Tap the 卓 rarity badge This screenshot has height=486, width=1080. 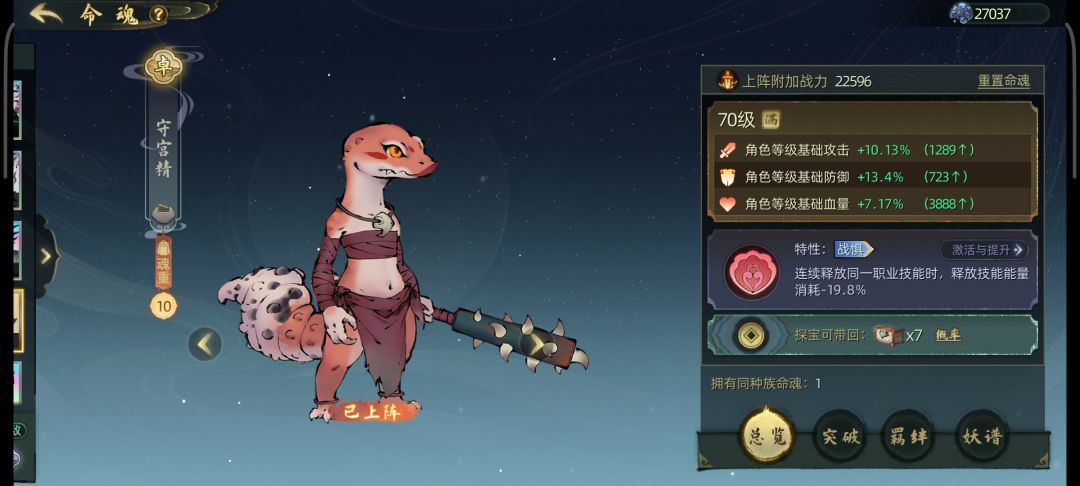[163, 67]
